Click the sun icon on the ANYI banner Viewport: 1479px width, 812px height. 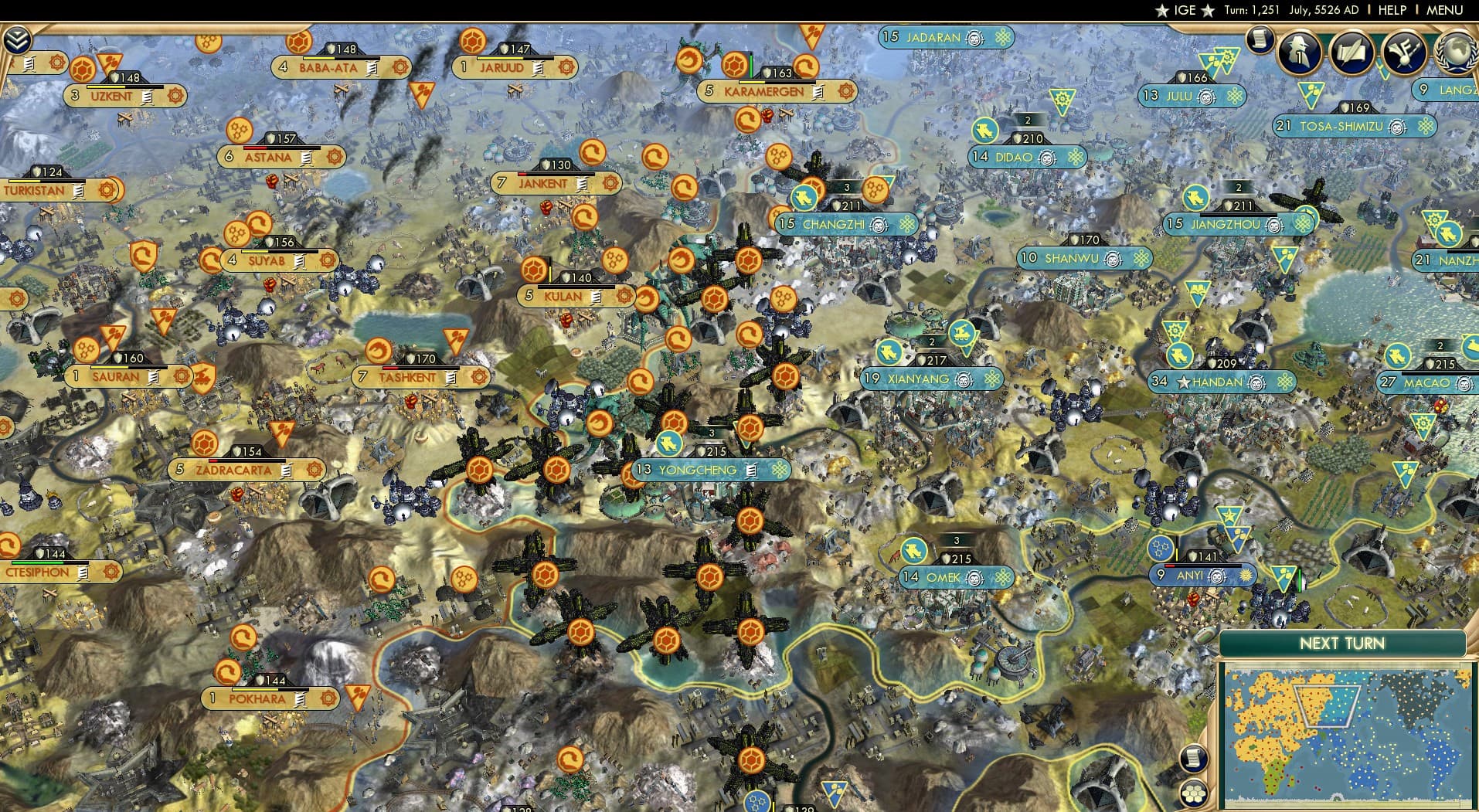(x=1246, y=575)
